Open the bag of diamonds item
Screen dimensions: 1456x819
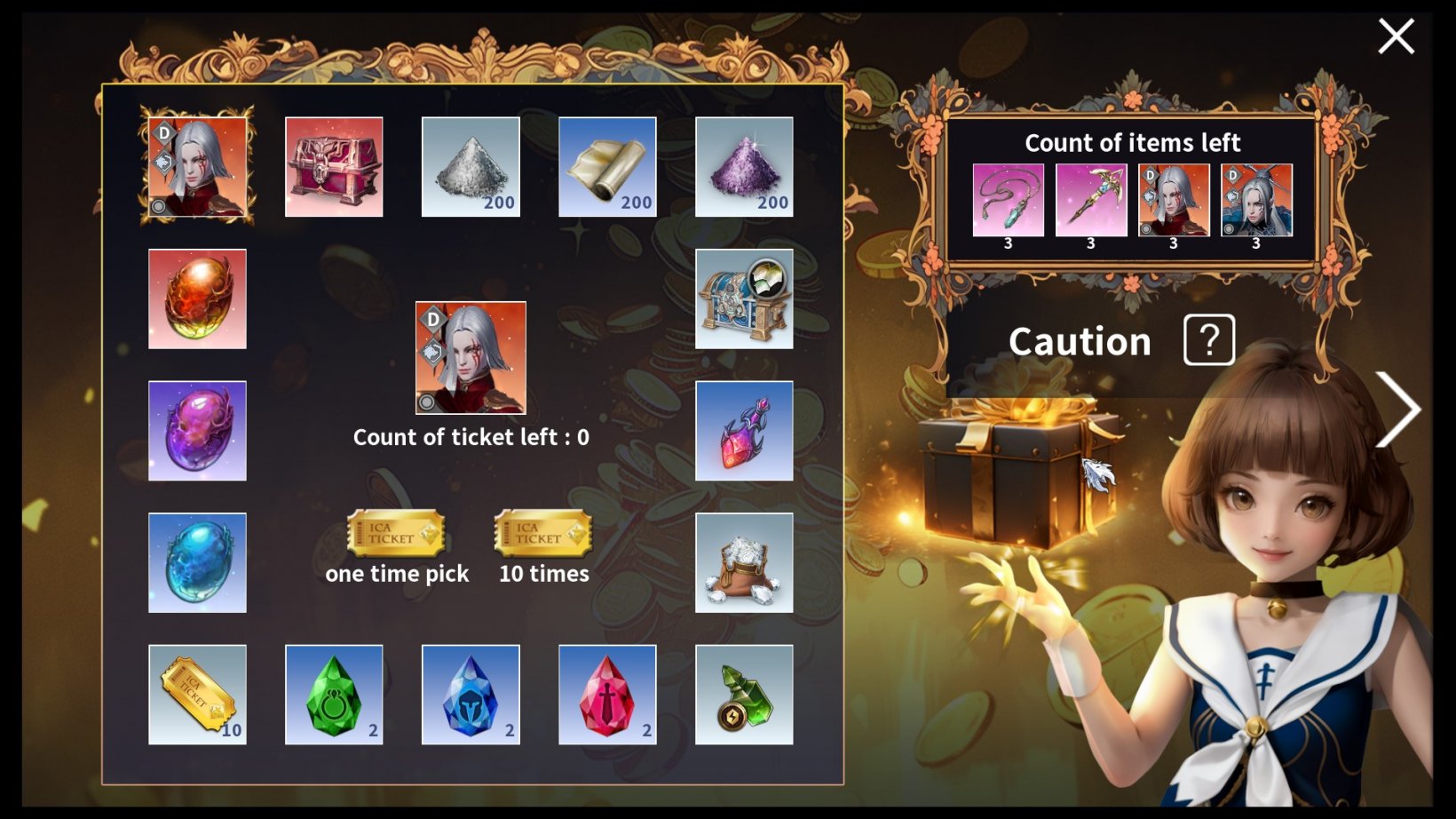(x=744, y=562)
